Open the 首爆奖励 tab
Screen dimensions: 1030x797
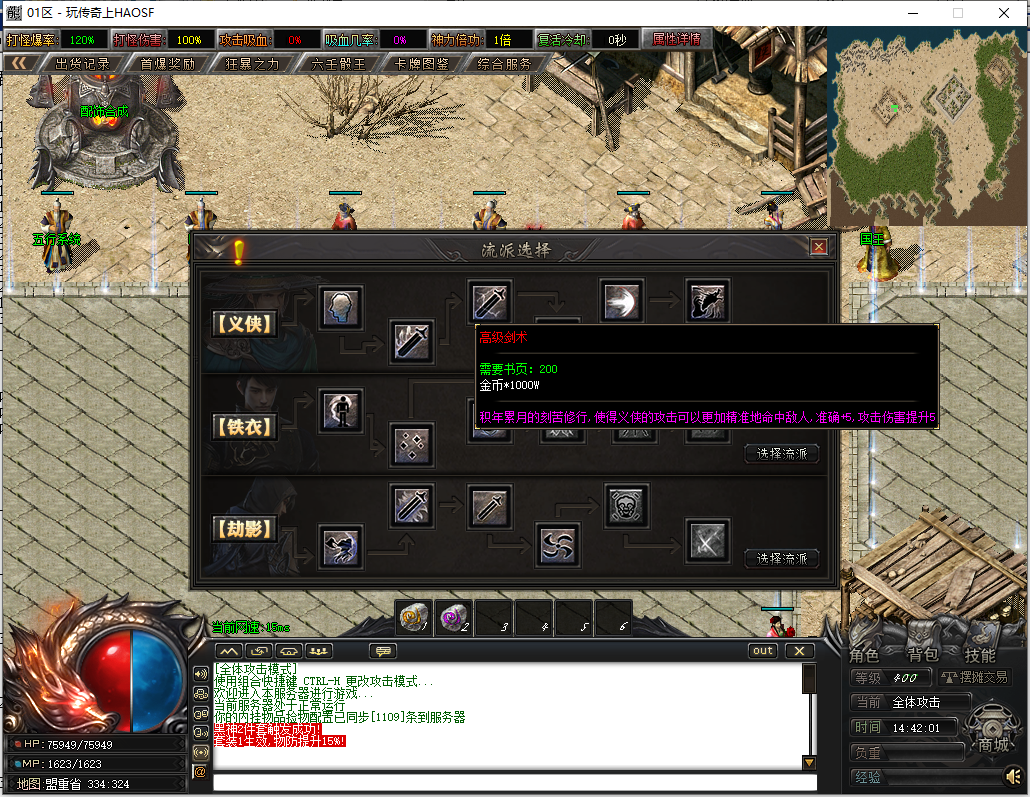[x=167, y=64]
